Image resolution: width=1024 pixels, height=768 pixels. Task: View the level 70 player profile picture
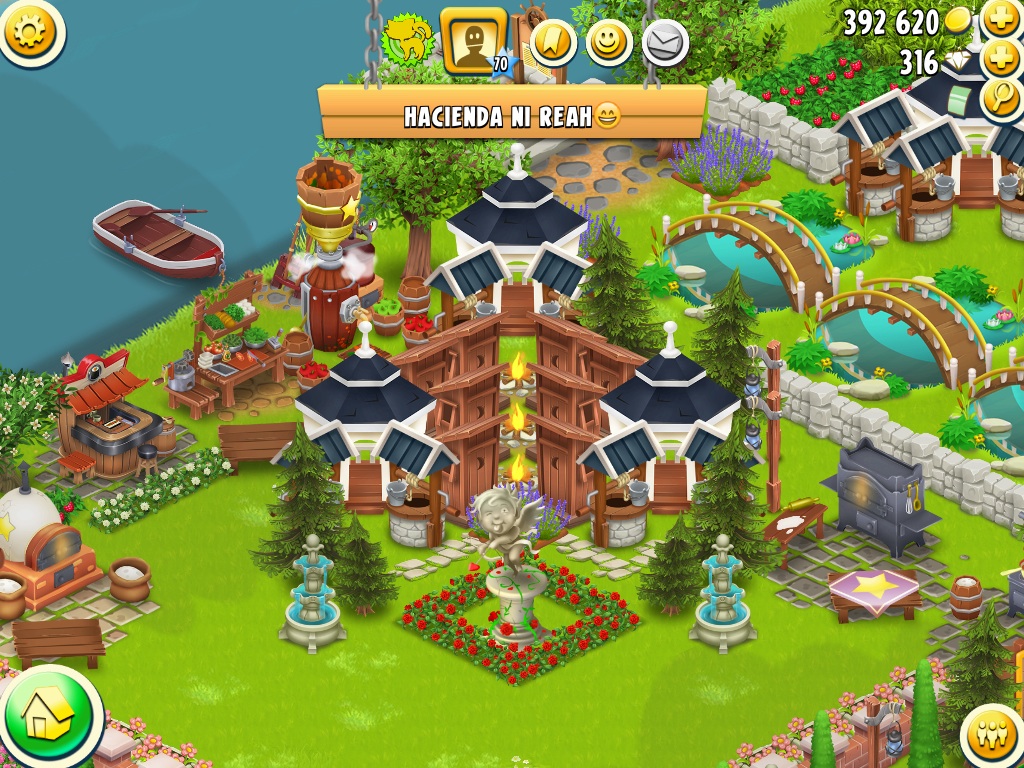pos(472,41)
